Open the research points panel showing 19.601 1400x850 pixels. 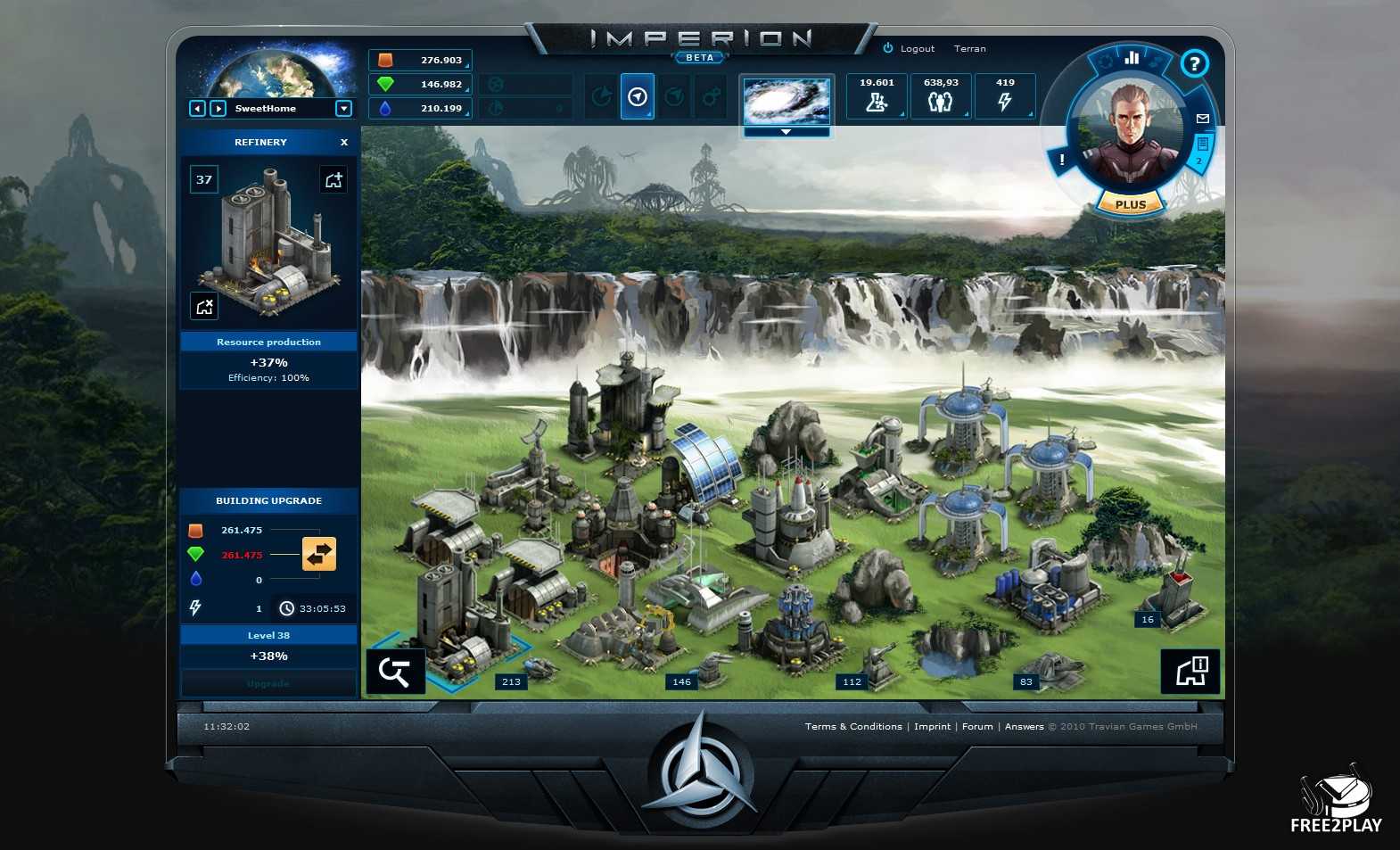click(877, 96)
